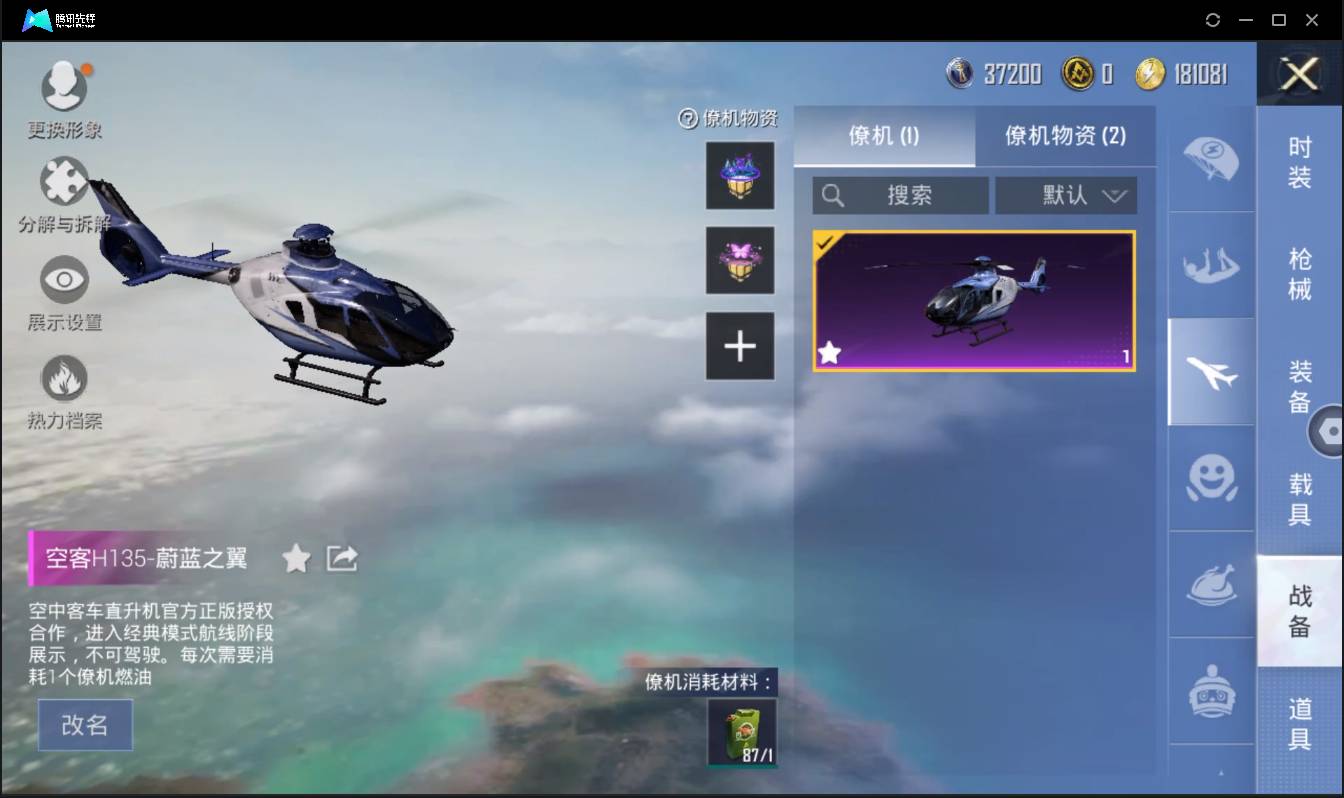This screenshot has width=1344, height=798.
Task: Click the add wingman supply plus slot
Action: 739,346
